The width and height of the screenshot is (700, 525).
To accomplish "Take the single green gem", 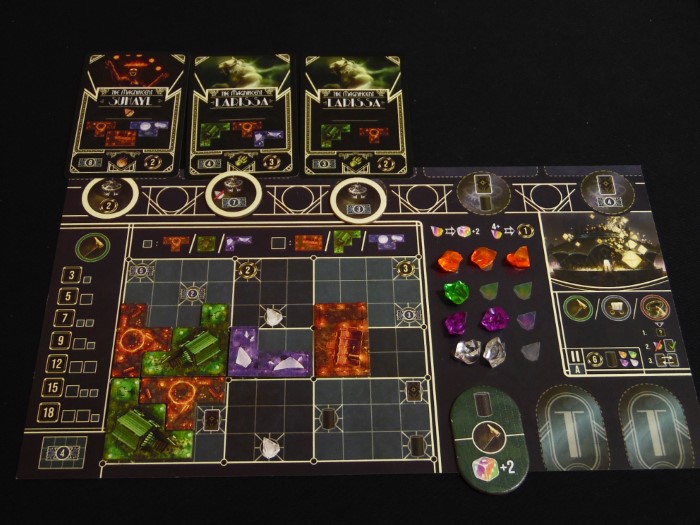I will tap(457, 293).
